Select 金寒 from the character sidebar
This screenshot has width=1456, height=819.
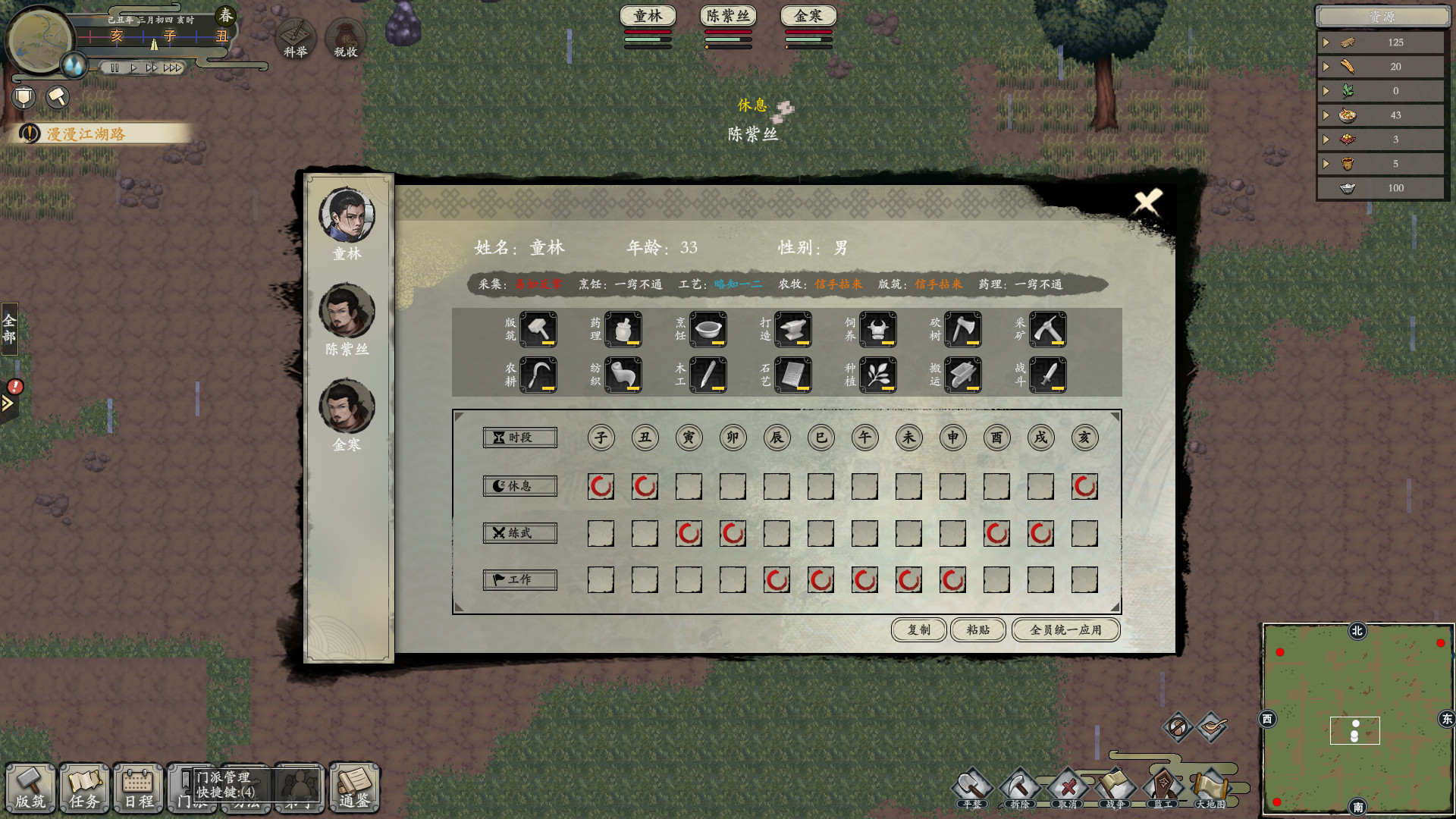click(347, 407)
